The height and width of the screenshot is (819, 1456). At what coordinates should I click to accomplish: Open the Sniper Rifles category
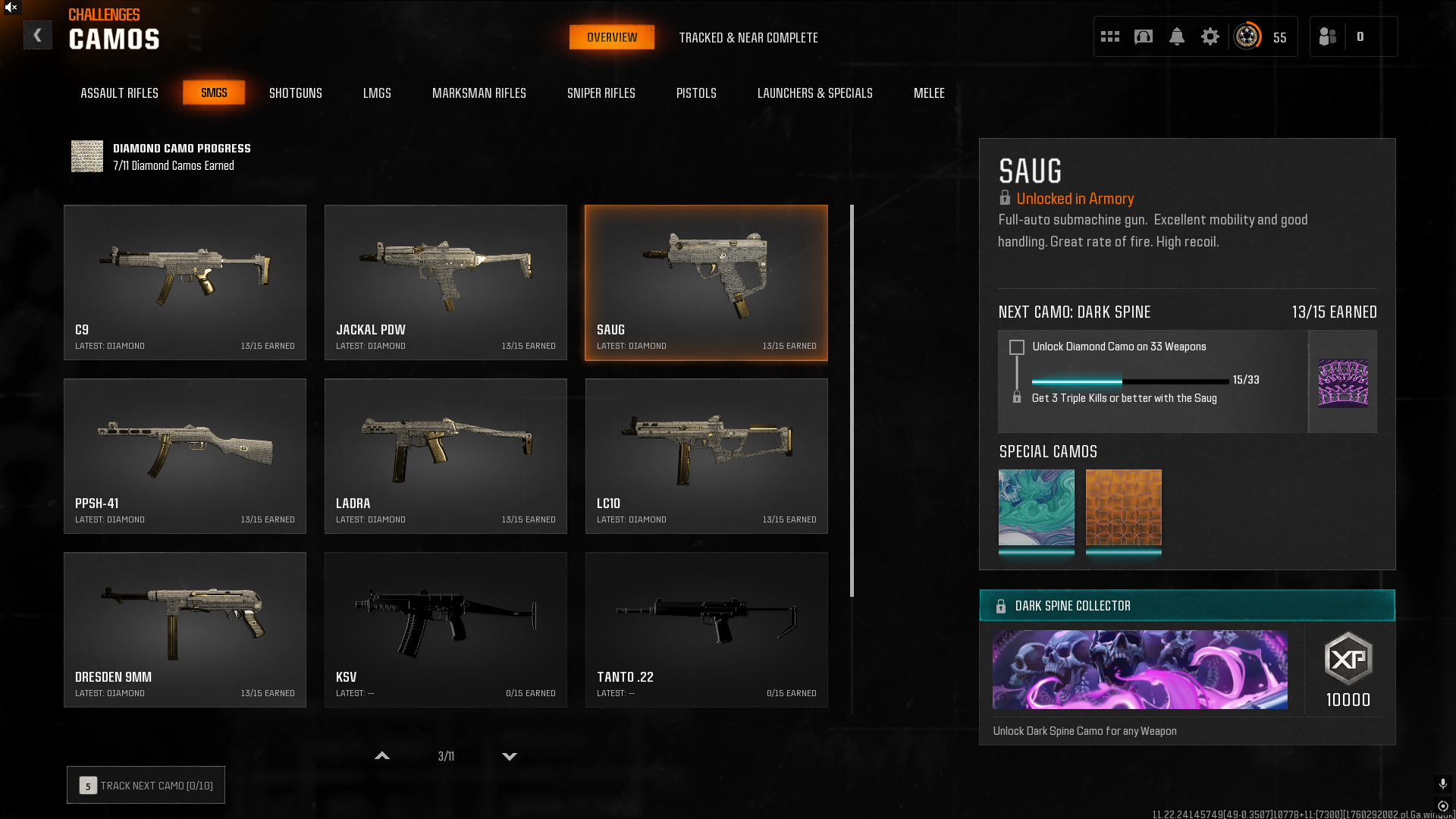coord(601,93)
